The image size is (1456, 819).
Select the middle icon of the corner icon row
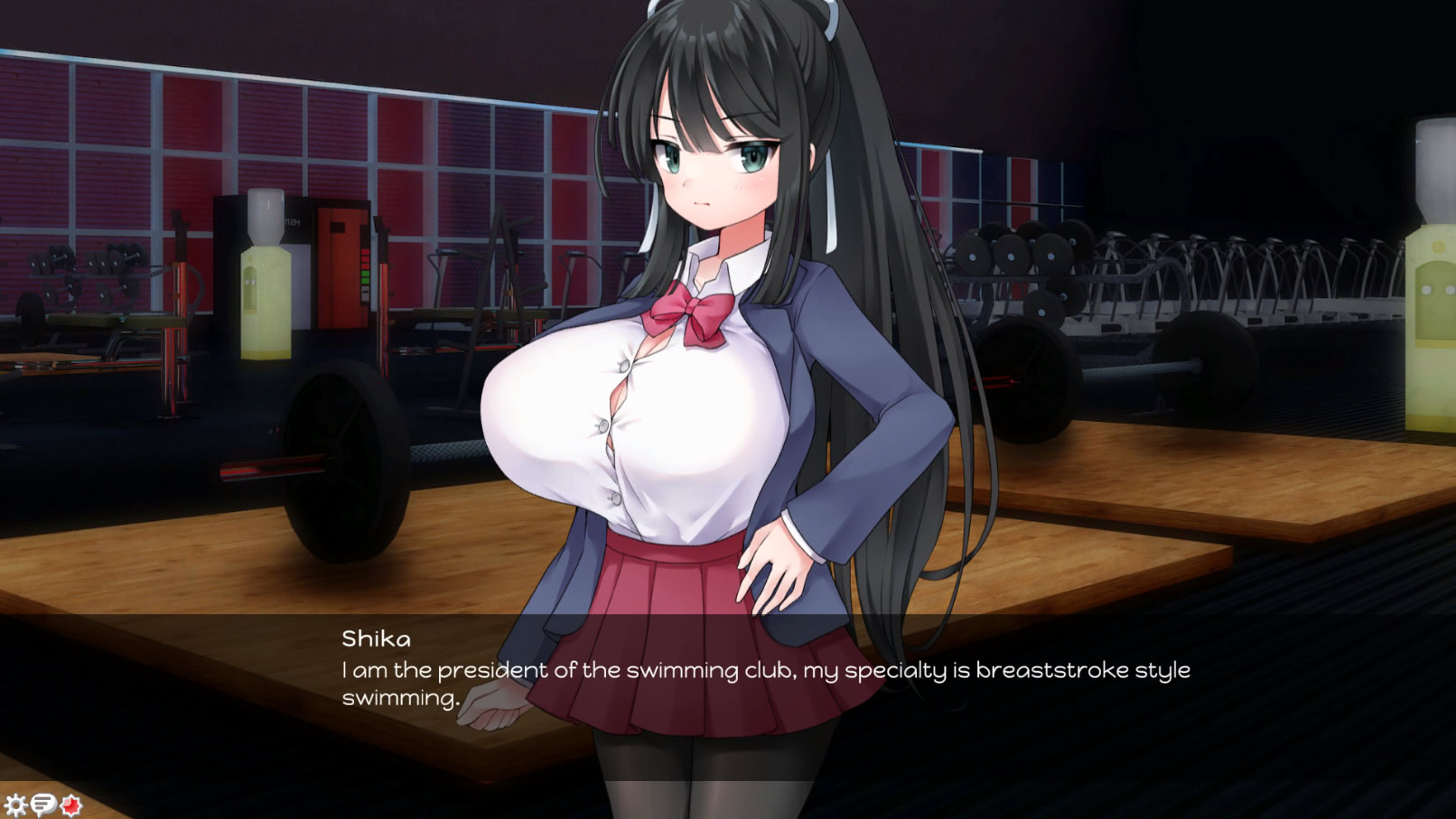[x=44, y=802]
